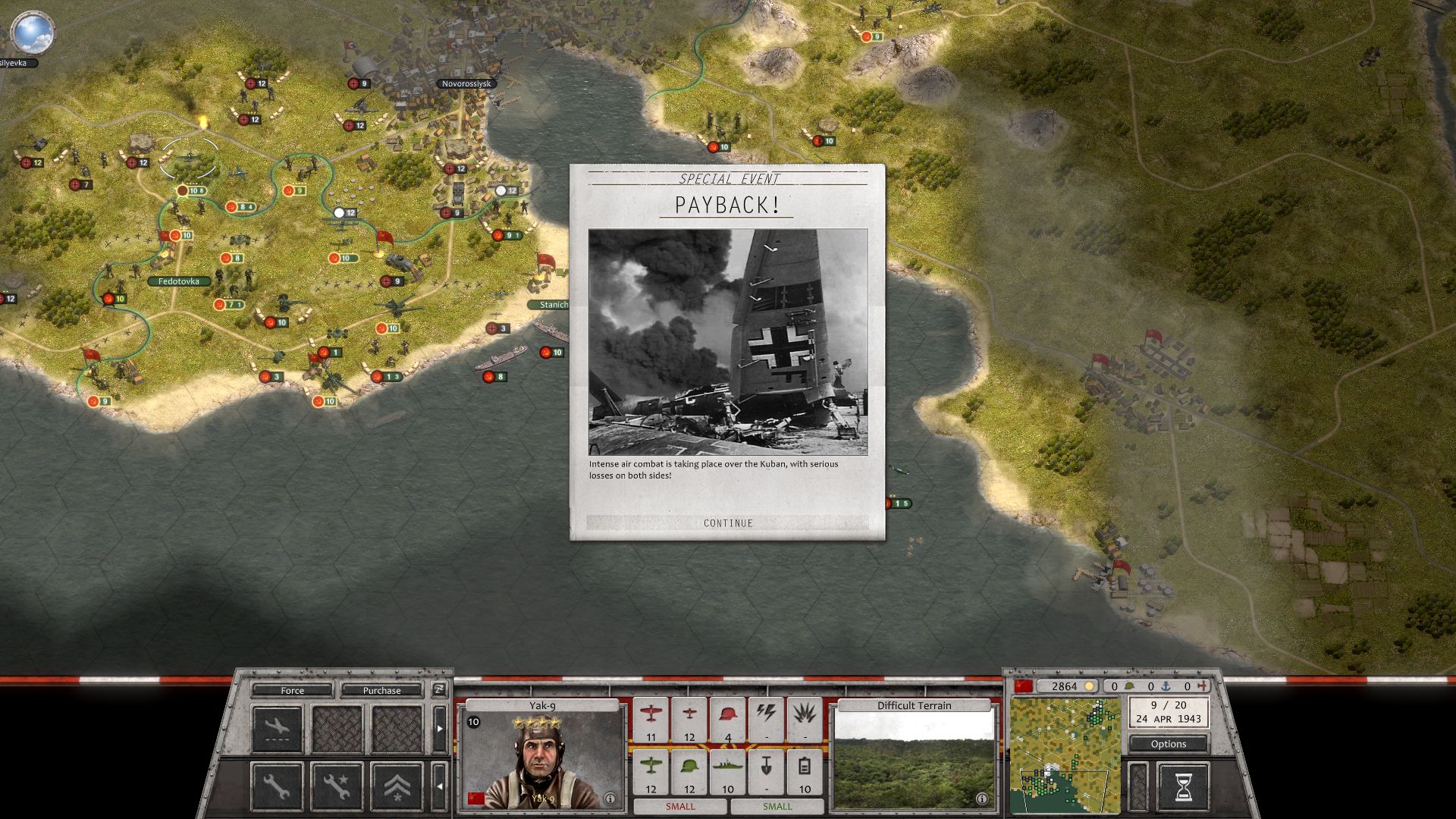Open the Purchase panel
This screenshot has height=819, width=1456.
point(381,690)
